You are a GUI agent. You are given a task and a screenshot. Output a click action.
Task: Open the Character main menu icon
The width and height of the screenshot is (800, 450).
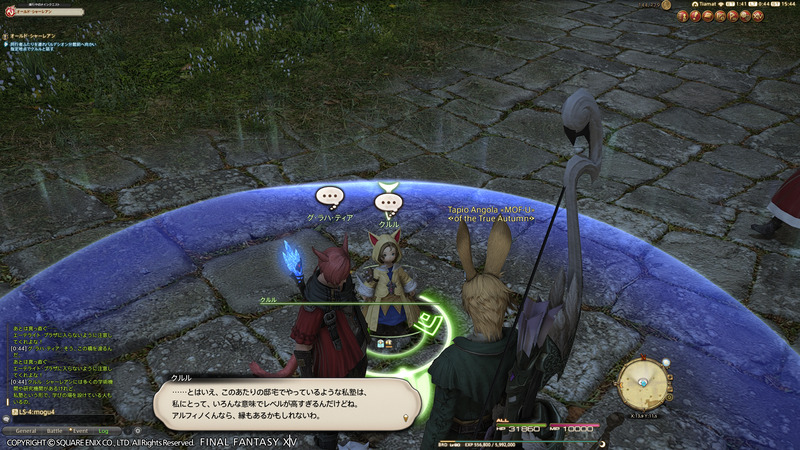coord(684,16)
